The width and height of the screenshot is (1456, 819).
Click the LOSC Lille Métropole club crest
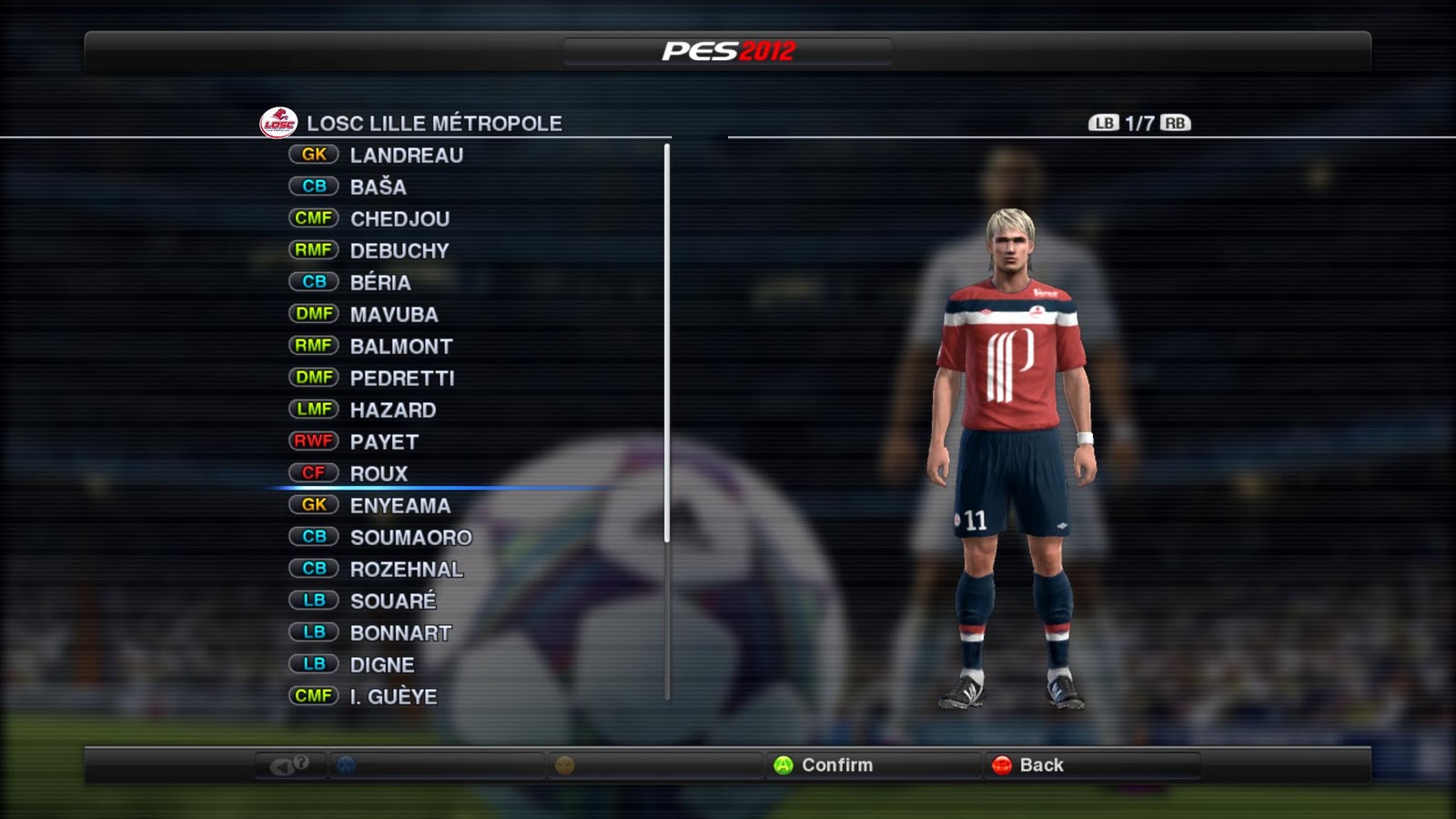(280, 122)
